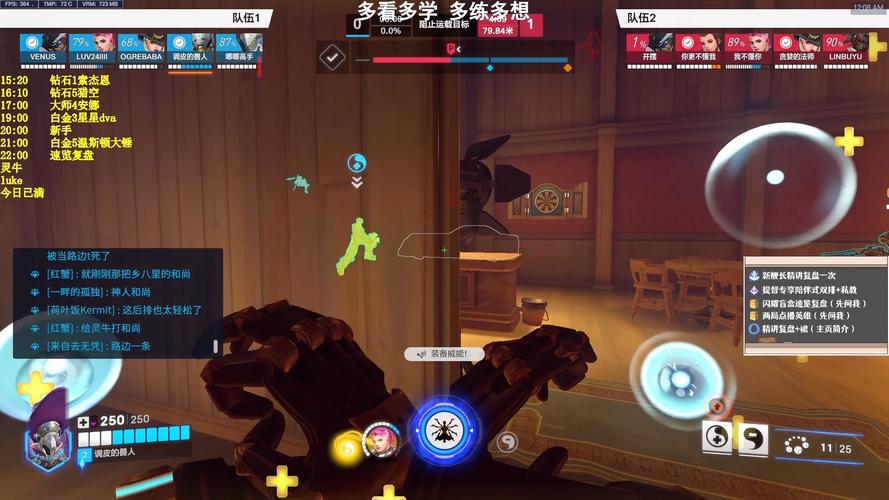Select the 调皮的兽人 player card
889x500 pixels.
(x=190, y=47)
